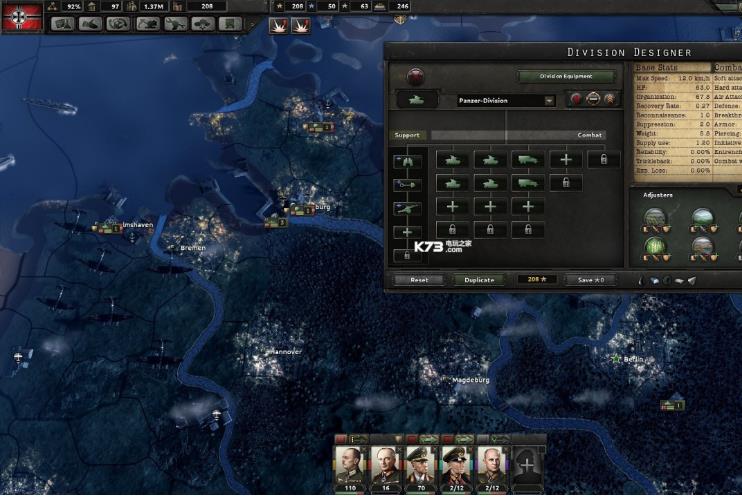Open the Division Equipment panel

click(565, 76)
